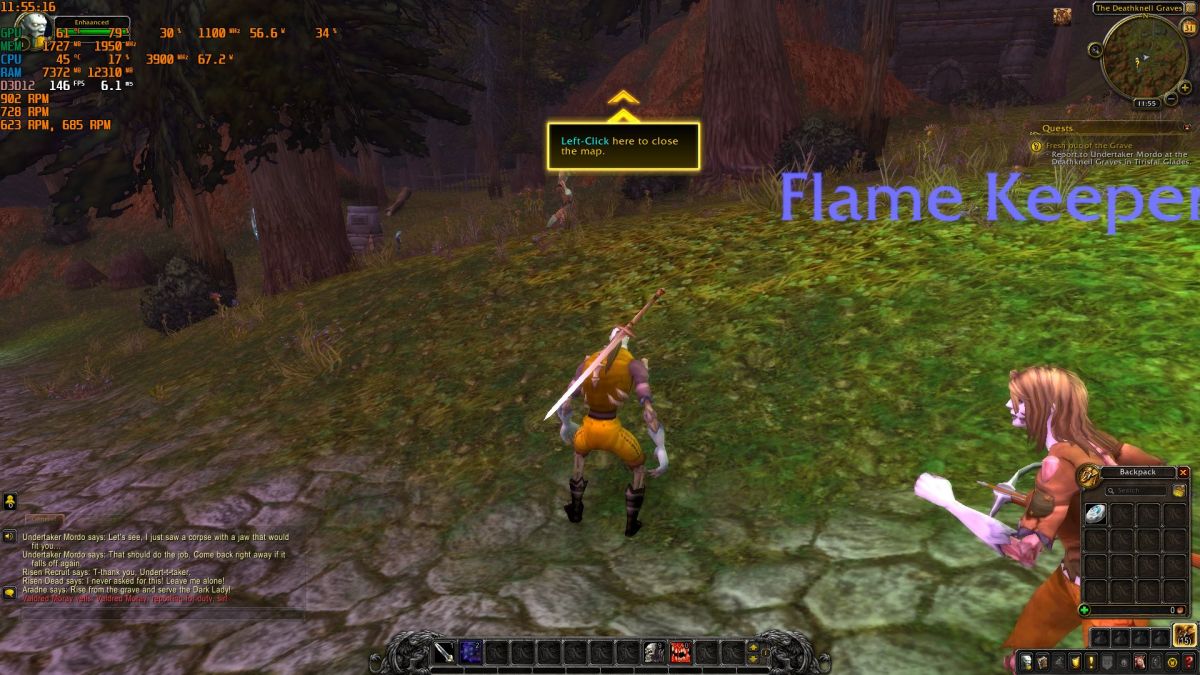Image resolution: width=1200 pixels, height=675 pixels.
Task: Click the Backpack search field
Action: point(1141,491)
